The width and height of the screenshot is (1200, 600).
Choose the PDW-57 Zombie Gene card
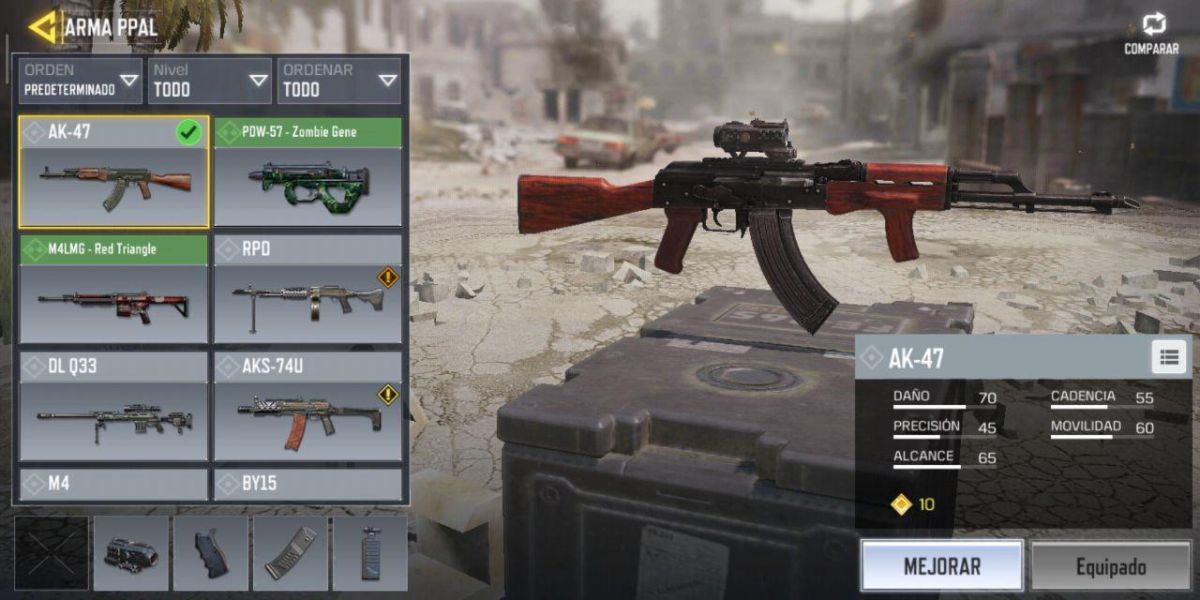tap(308, 172)
